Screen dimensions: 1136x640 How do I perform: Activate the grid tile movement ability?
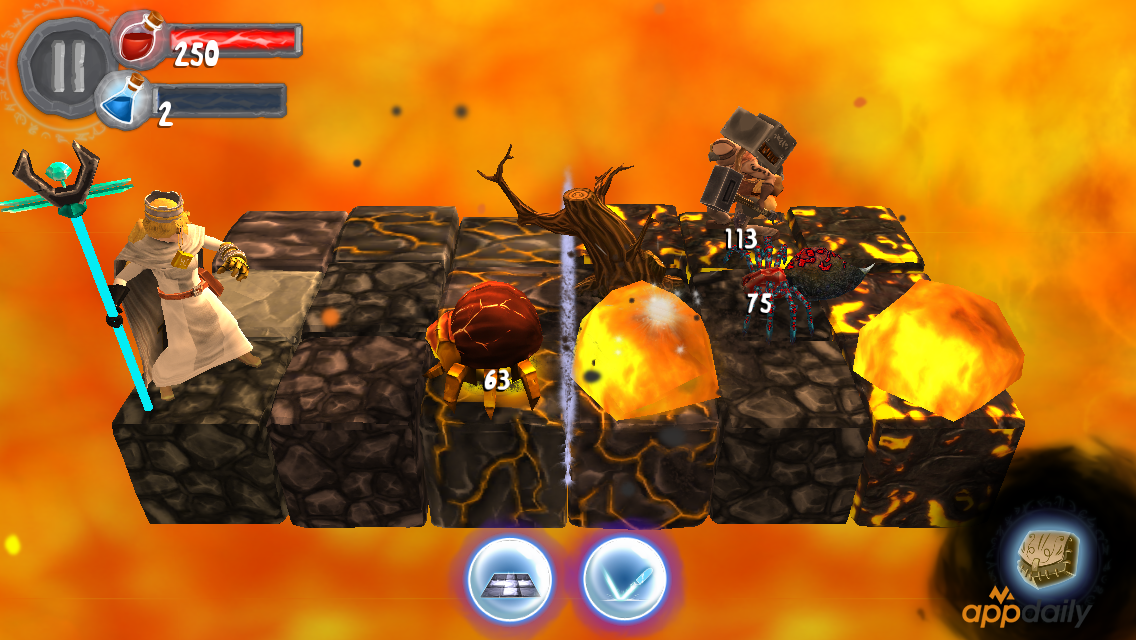[x=506, y=580]
